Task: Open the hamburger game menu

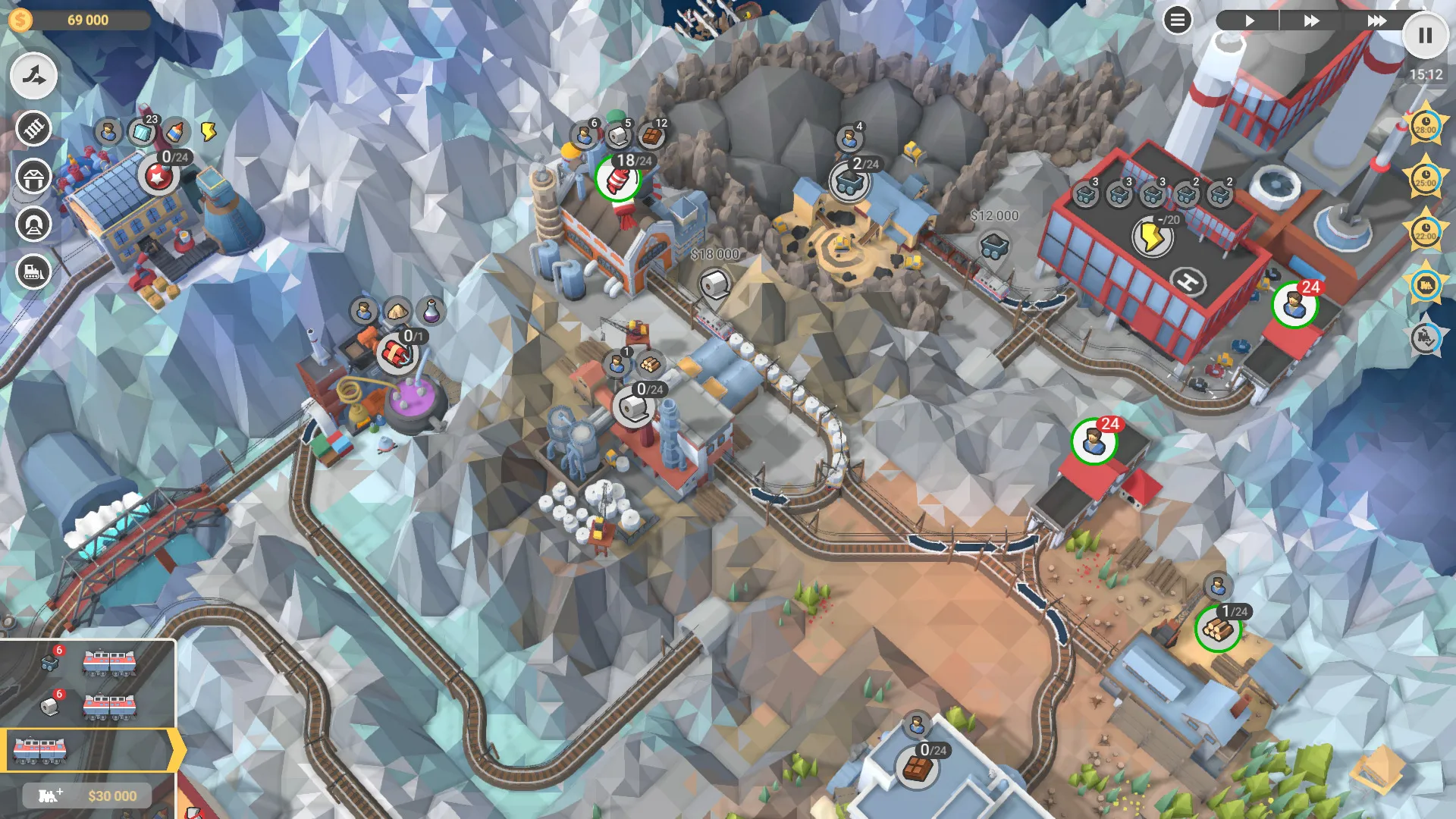Action: coord(1177,20)
